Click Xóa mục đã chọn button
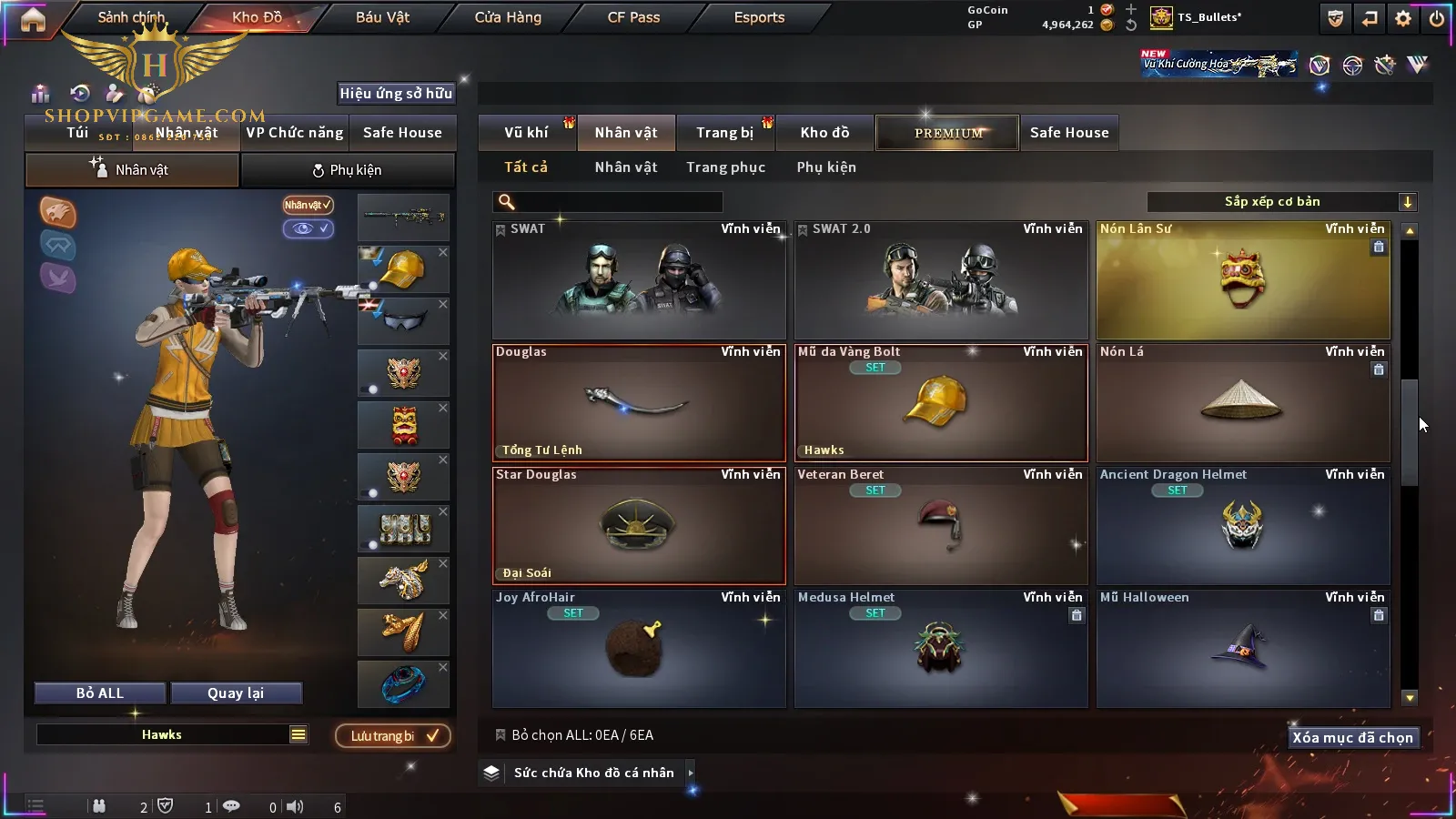 1352,738
